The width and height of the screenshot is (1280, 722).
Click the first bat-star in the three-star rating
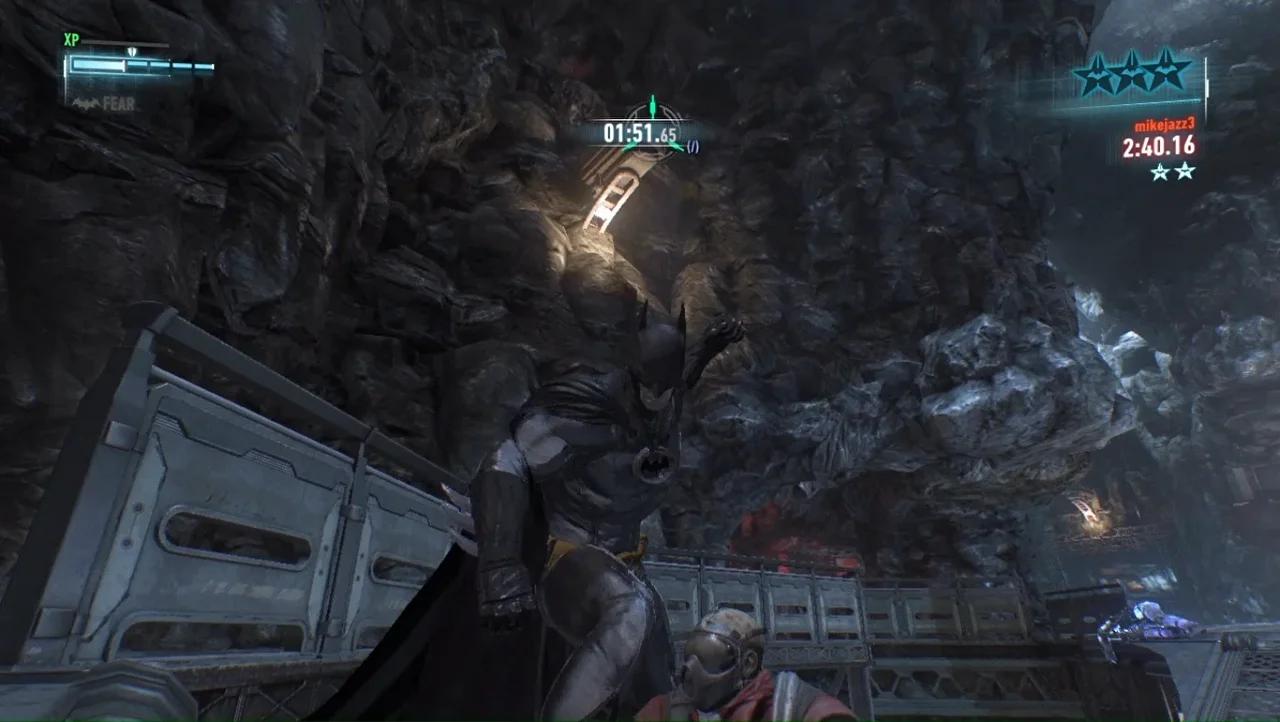click(1099, 73)
